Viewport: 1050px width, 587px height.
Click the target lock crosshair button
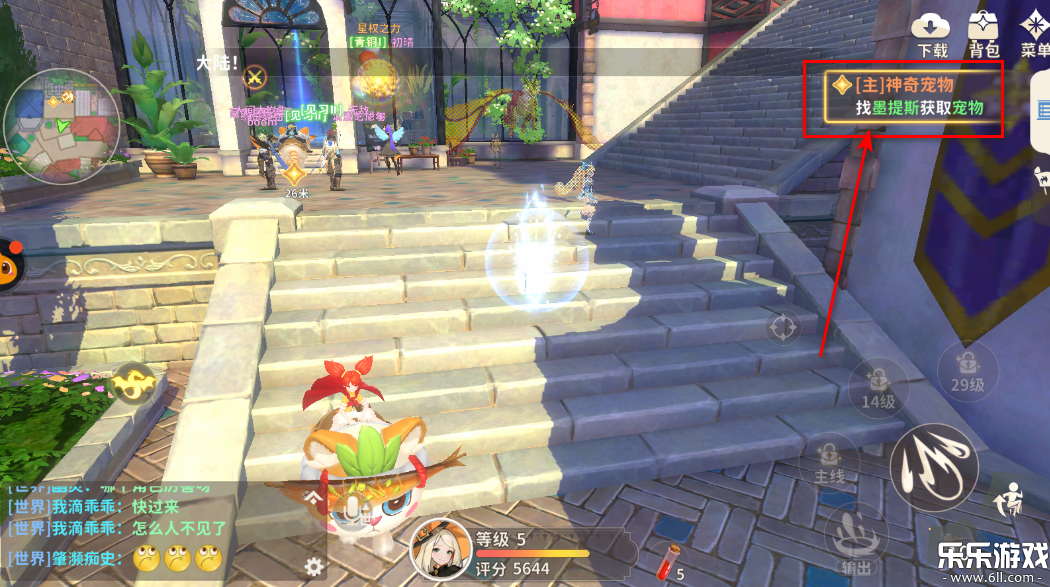(782, 327)
